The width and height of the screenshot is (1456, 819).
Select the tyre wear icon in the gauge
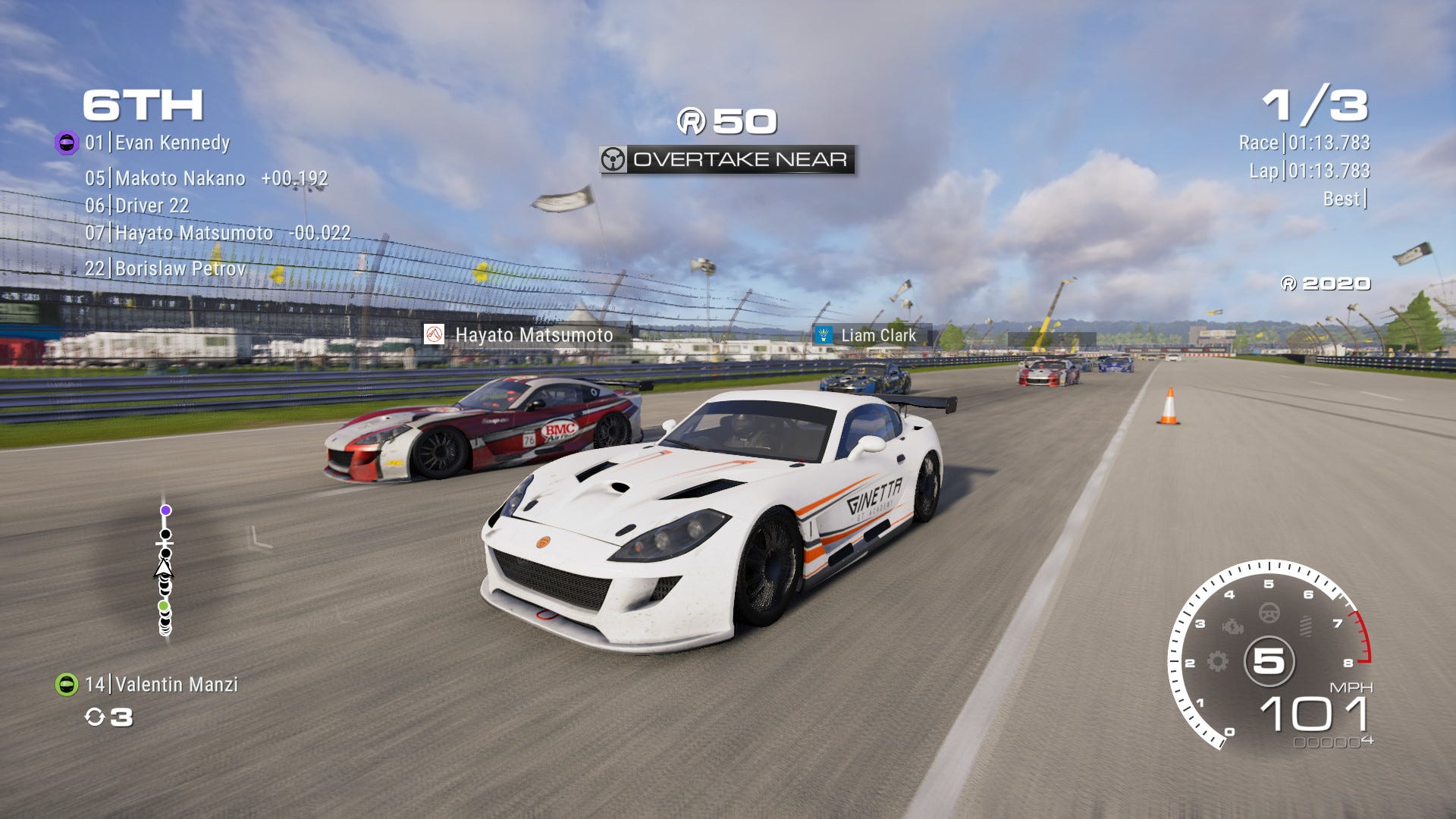(1306, 625)
